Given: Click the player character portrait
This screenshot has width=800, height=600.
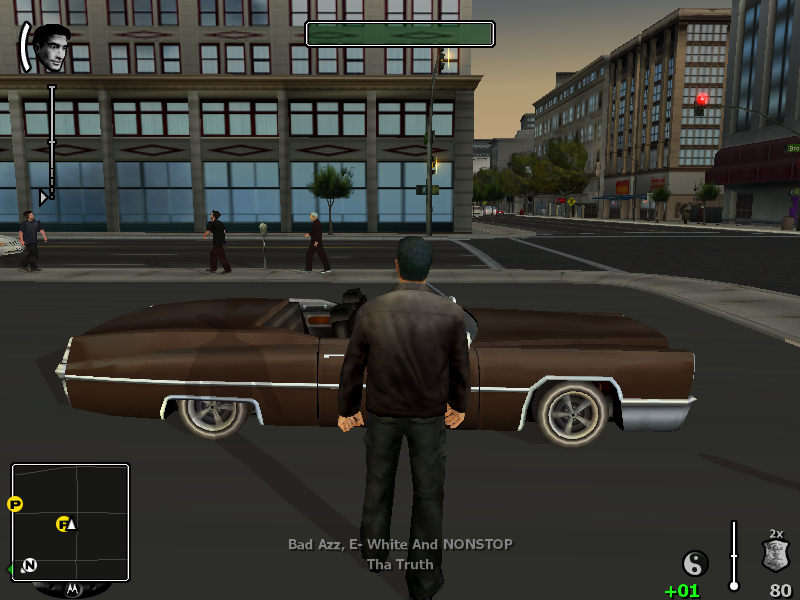Looking at the screenshot, I should 51,47.
